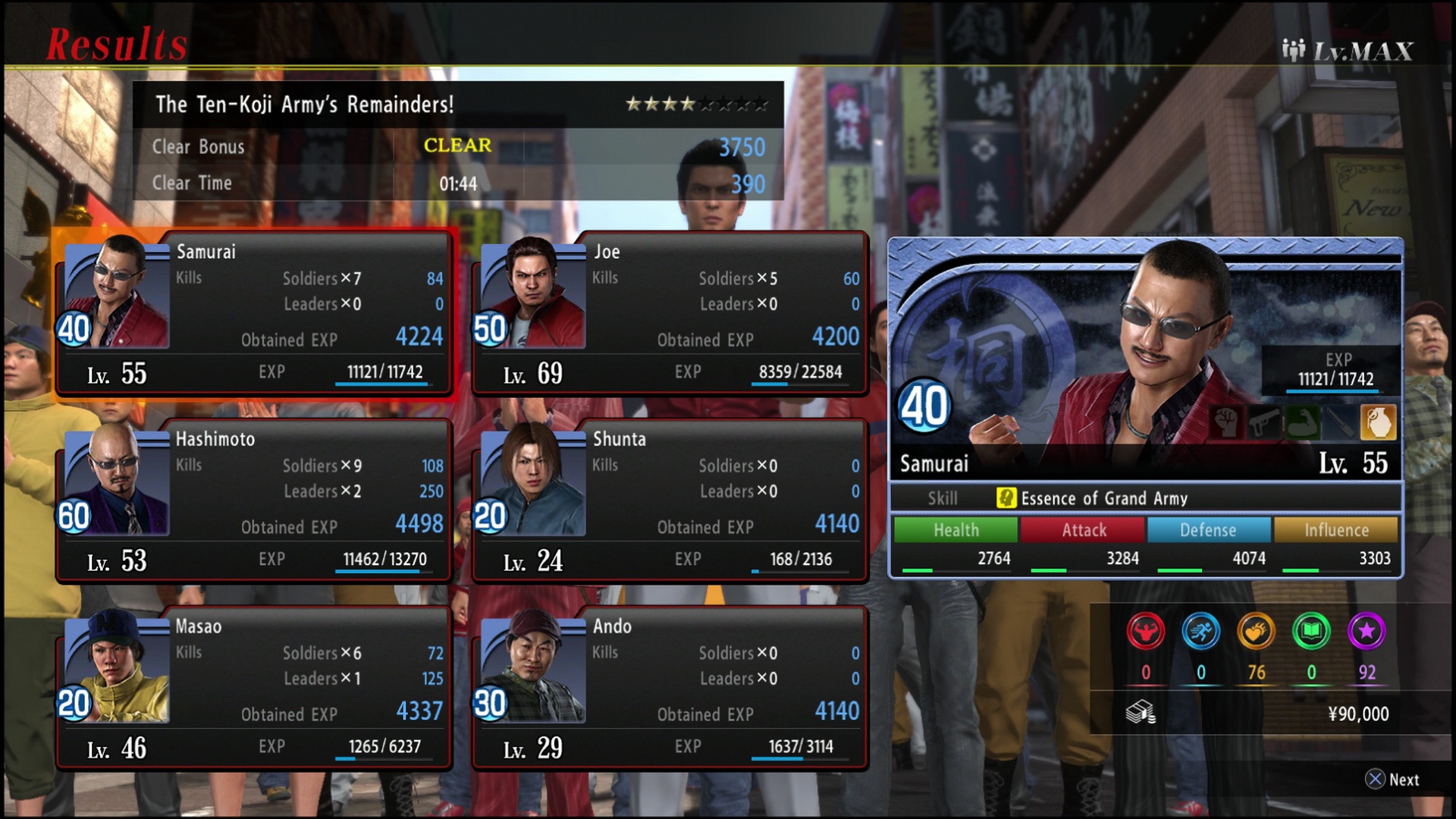The height and width of the screenshot is (819, 1456).
Task: Click the Essence of Grand Army skill
Action: (1103, 498)
